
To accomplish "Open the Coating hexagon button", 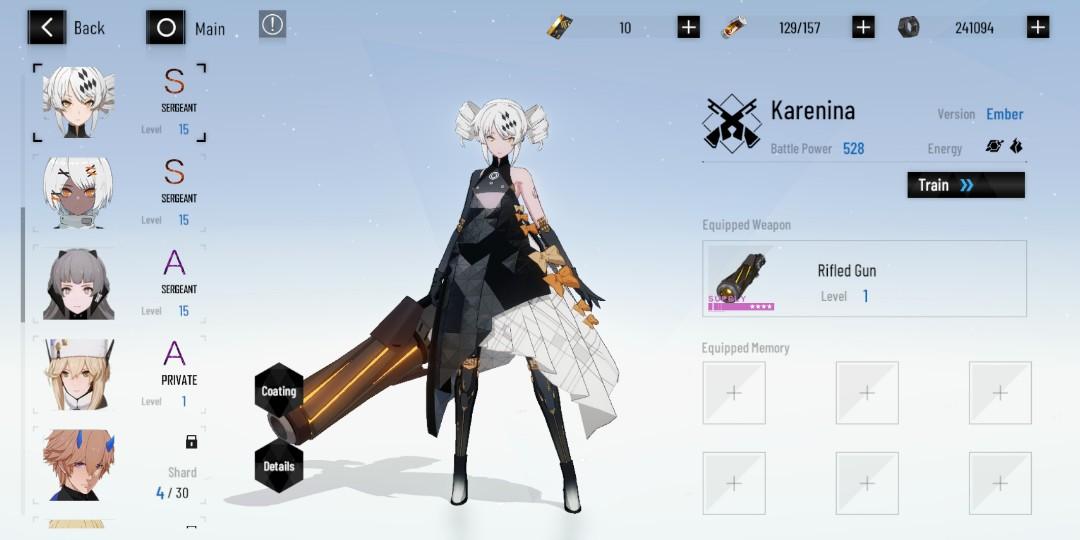I will [279, 391].
